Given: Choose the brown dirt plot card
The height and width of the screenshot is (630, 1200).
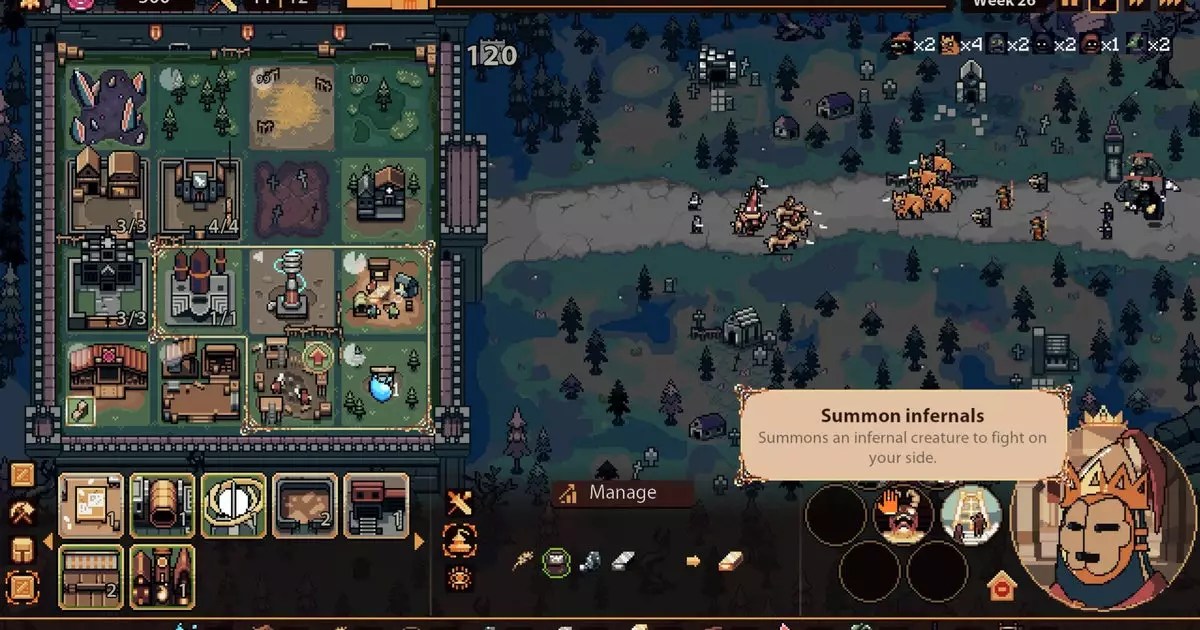Looking at the screenshot, I should (305, 506).
